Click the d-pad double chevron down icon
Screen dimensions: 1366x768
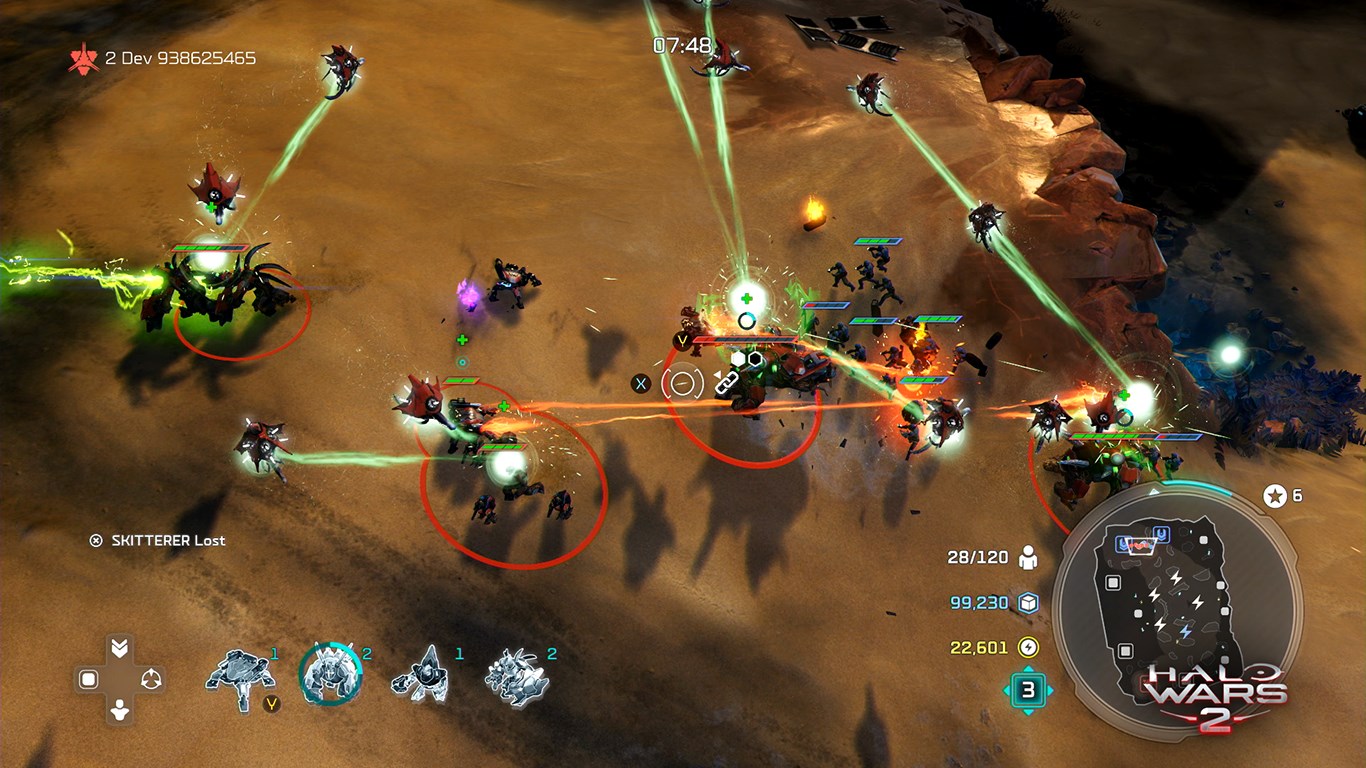point(120,648)
